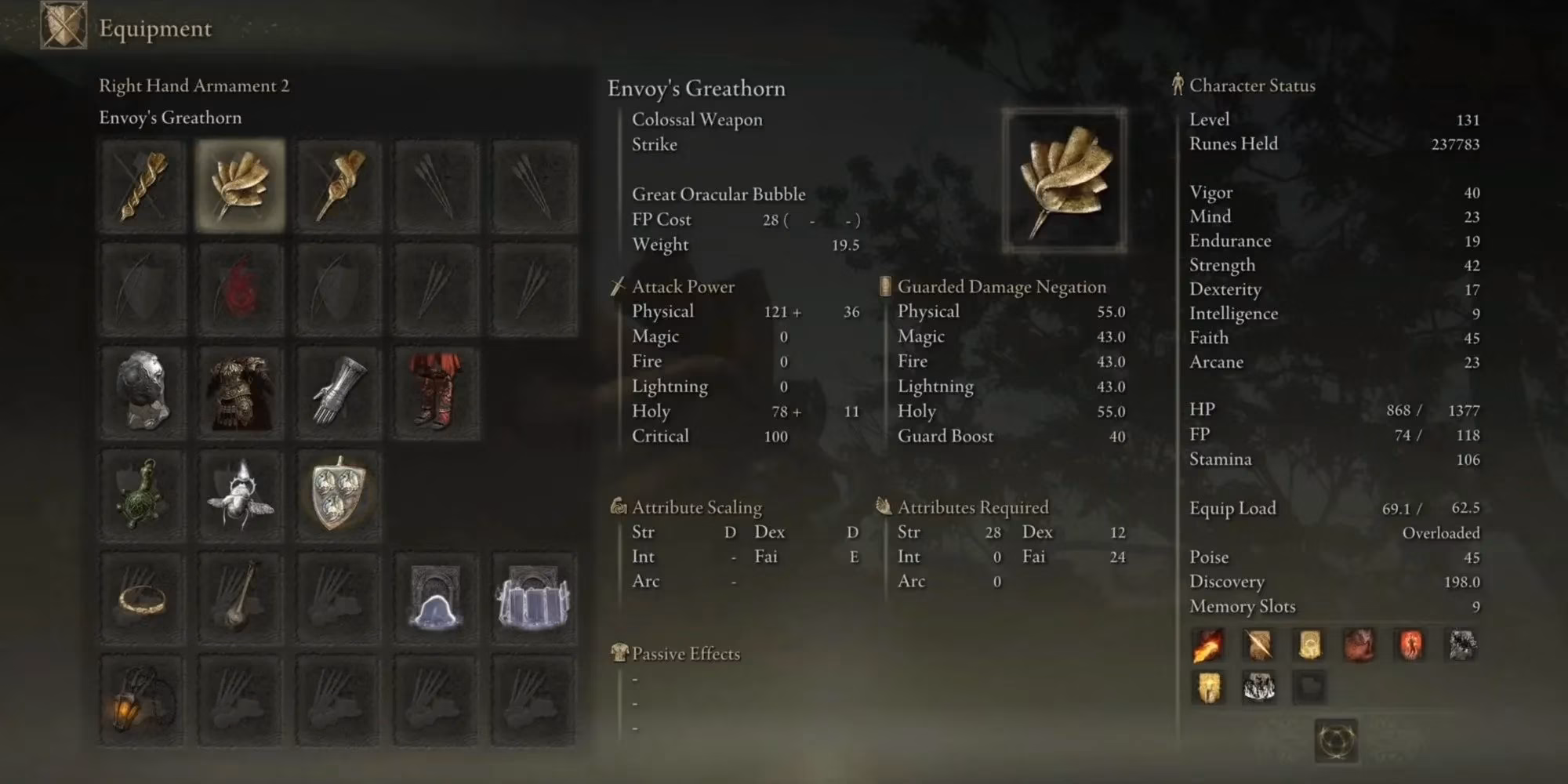
Task: Collapse the Passive Effects section
Action: (684, 653)
